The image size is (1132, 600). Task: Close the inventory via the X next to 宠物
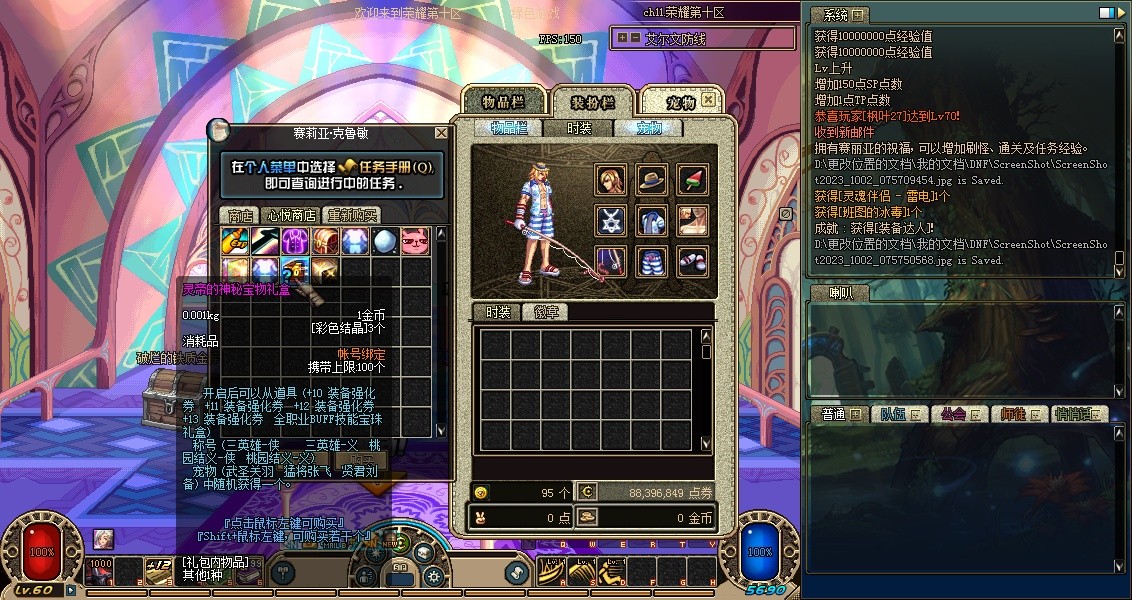[708, 100]
